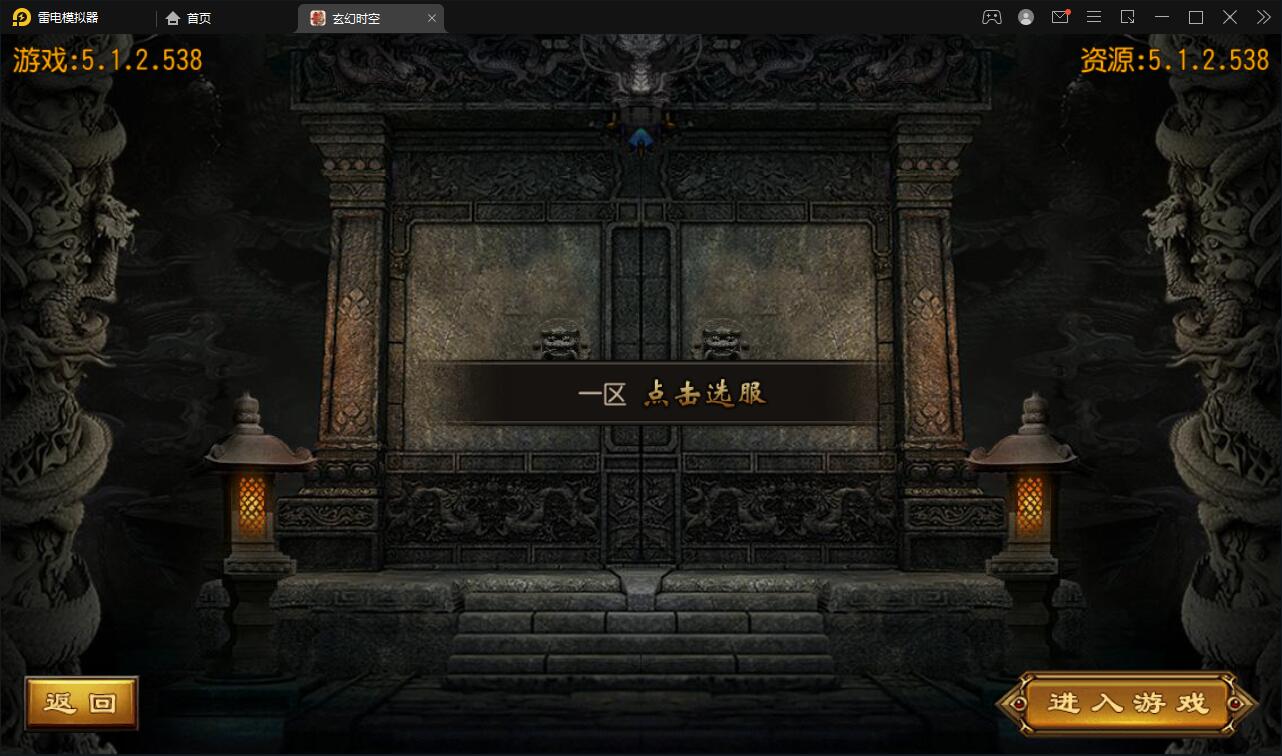Click the shrink-window resize icon
Image resolution: width=1282 pixels, height=756 pixels.
coord(1128,17)
